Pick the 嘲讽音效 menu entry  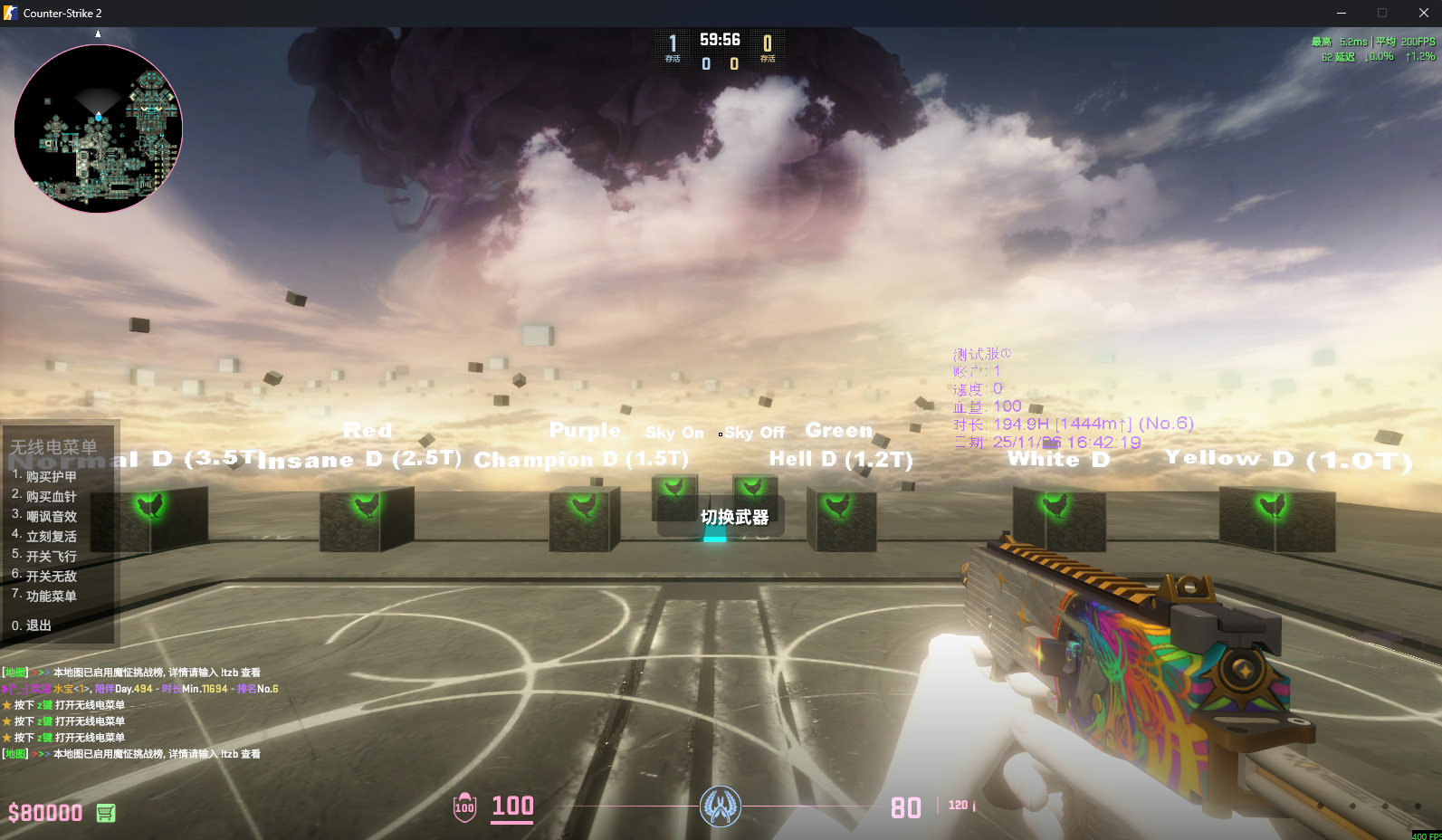(51, 516)
